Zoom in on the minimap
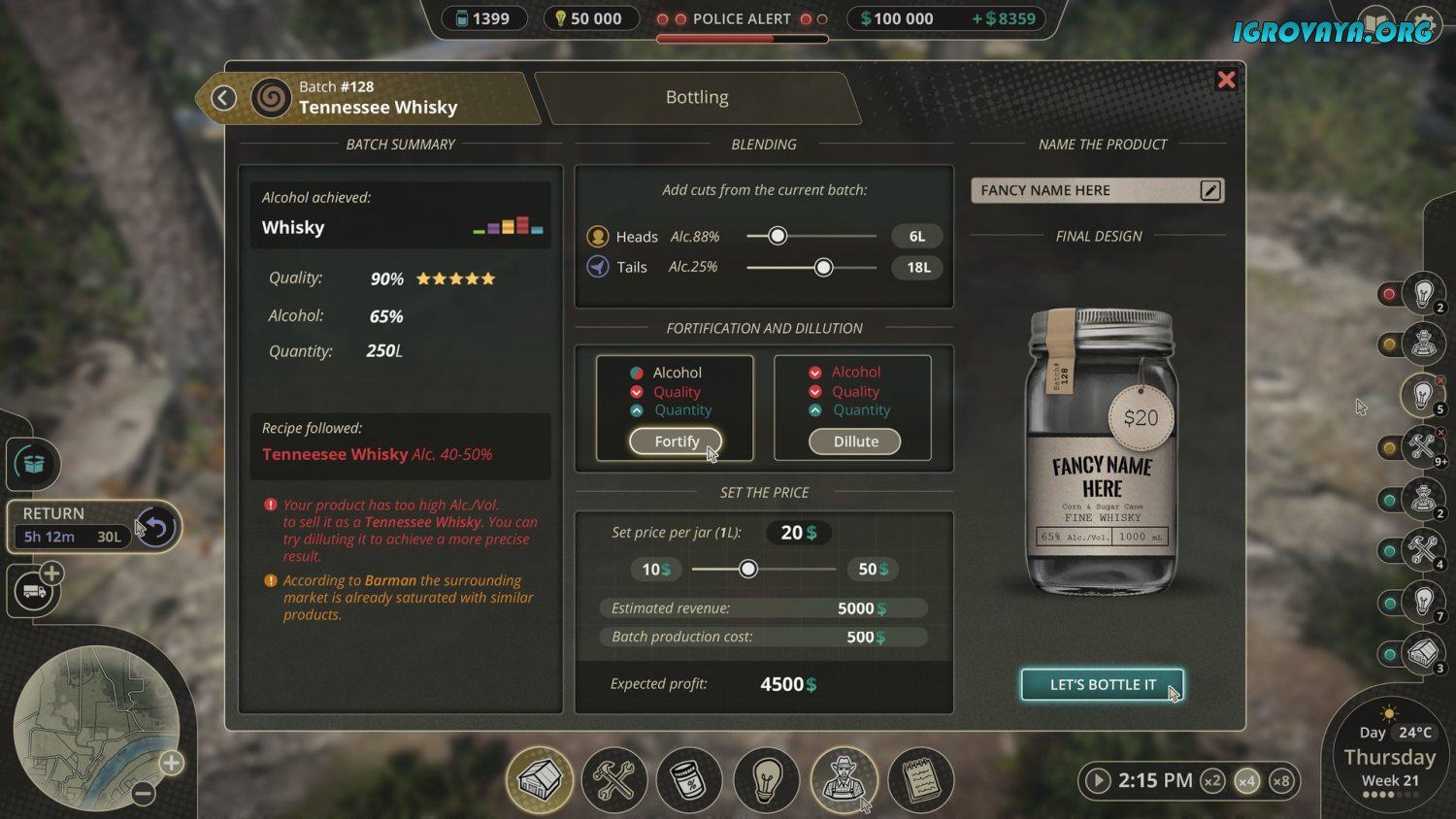This screenshot has height=819, width=1456. pyautogui.click(x=172, y=763)
